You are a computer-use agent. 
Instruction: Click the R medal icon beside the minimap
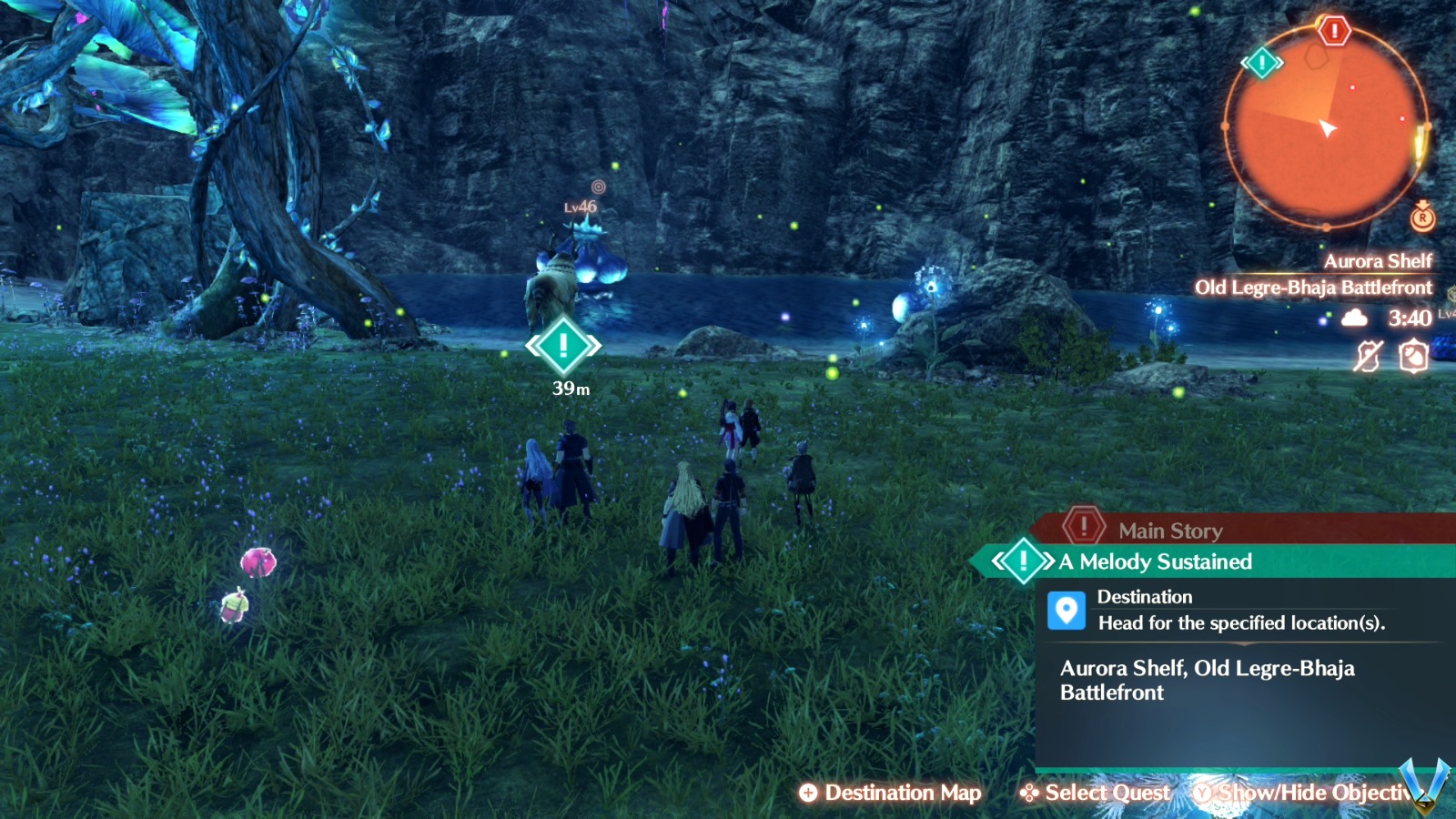pyautogui.click(x=1422, y=220)
